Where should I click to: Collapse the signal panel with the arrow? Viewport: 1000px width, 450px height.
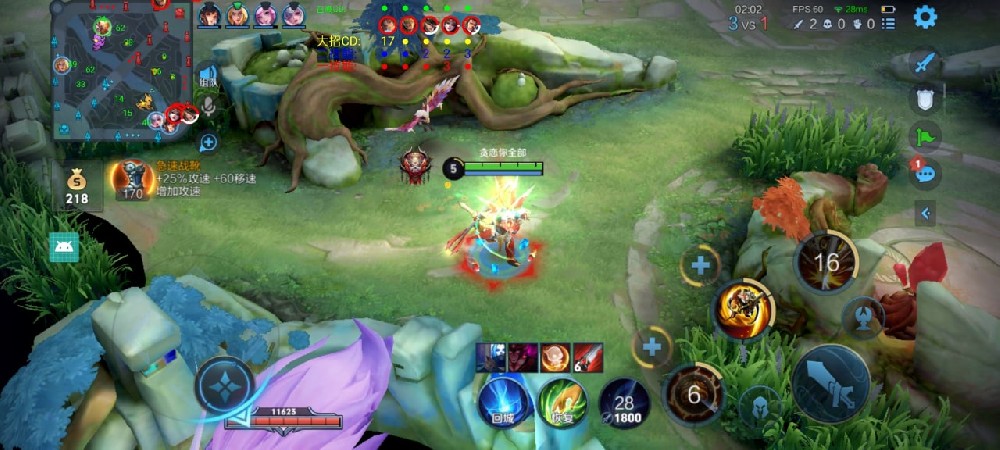coord(925,212)
